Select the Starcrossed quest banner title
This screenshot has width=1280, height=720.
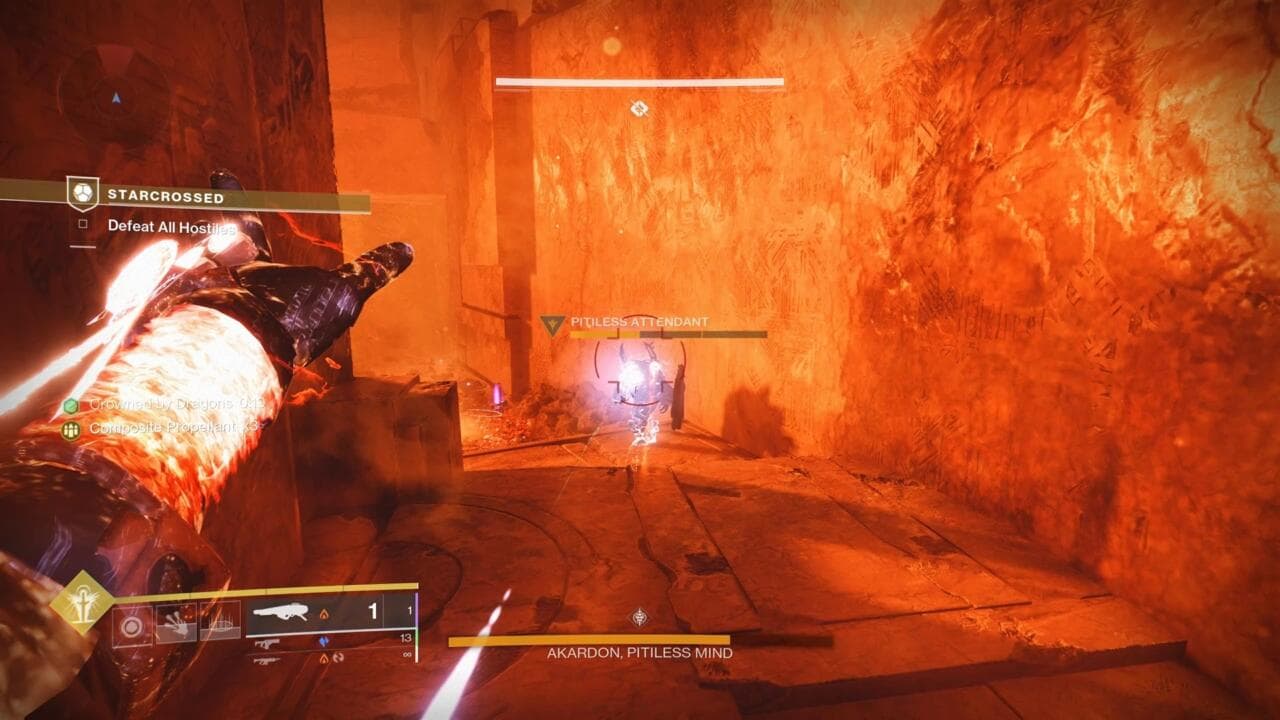tap(165, 197)
